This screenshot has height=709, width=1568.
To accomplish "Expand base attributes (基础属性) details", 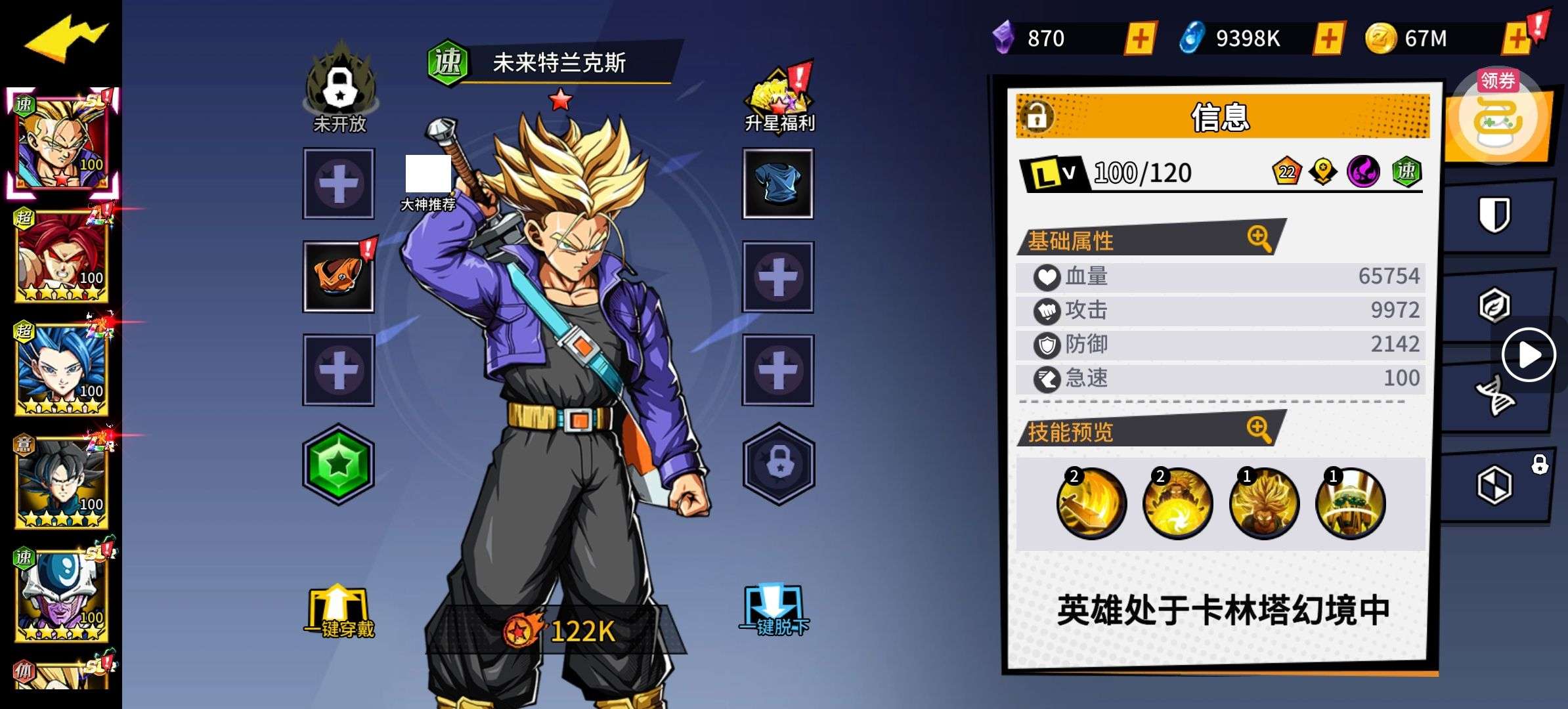I will pos(1259,238).
